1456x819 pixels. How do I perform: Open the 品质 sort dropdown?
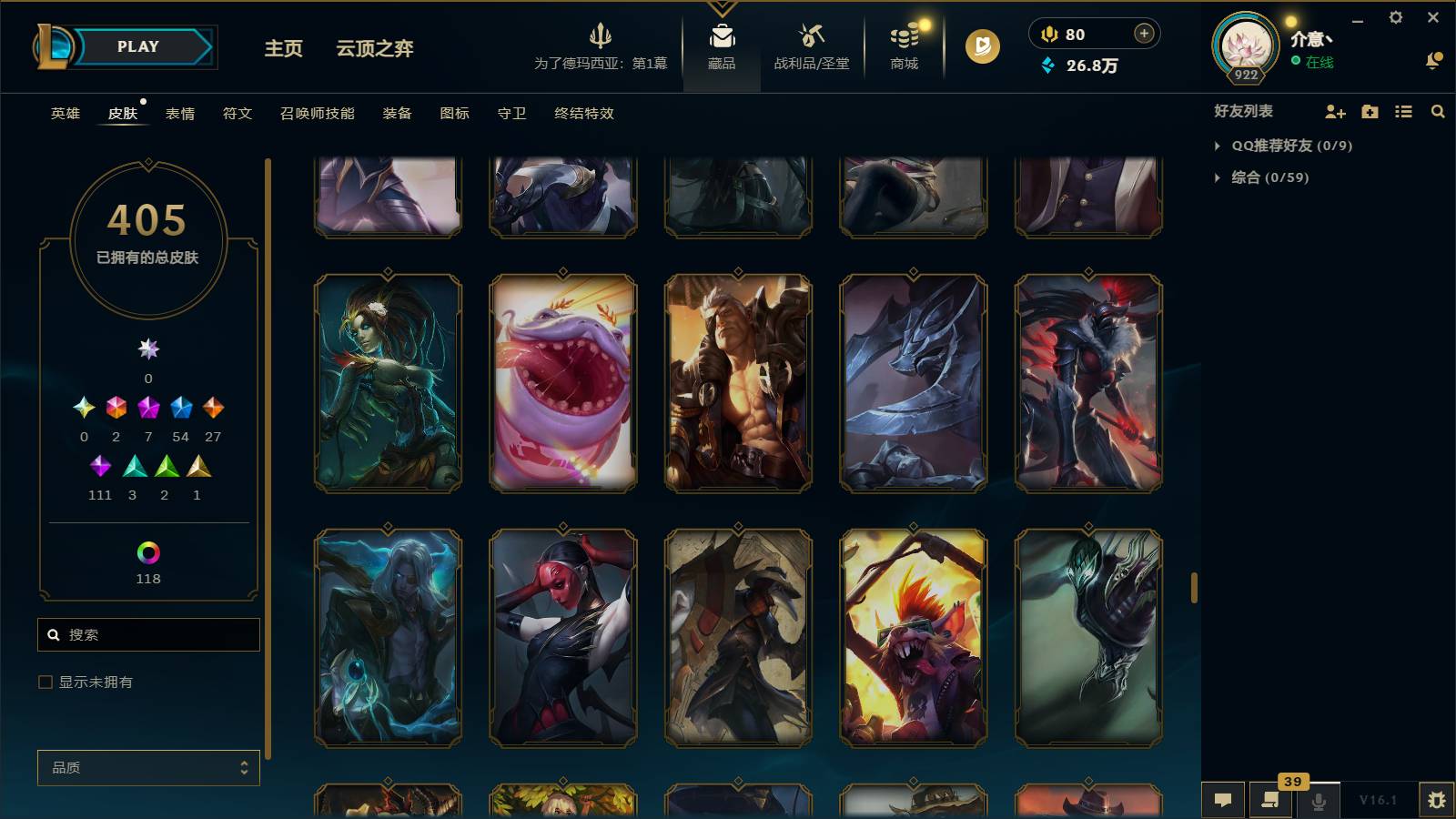coord(148,767)
